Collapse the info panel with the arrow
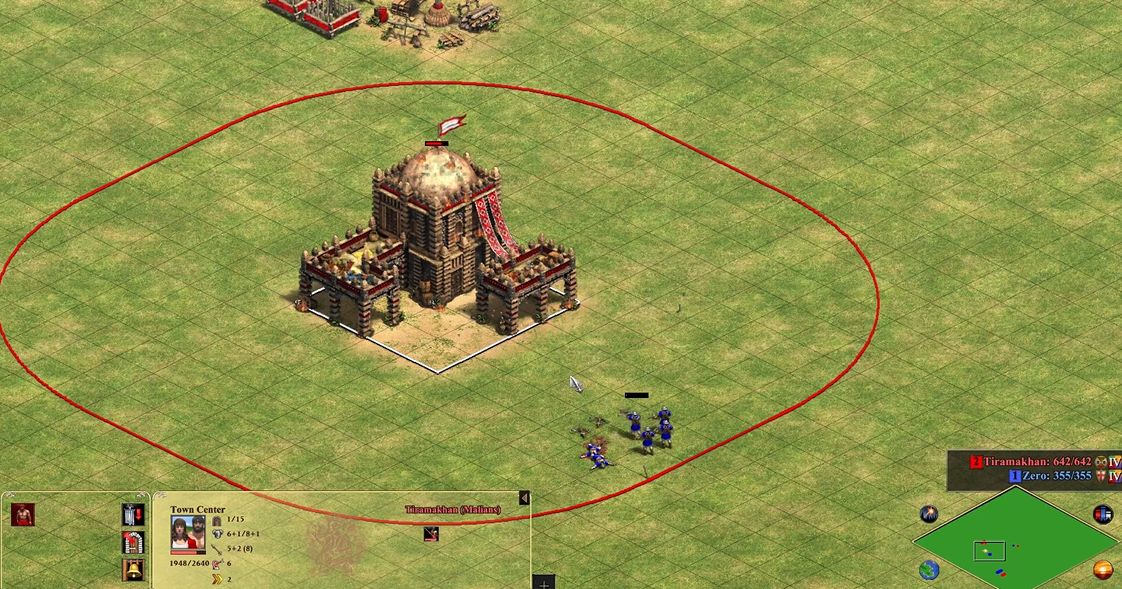Screen dimensions: 1122x589 (524, 498)
